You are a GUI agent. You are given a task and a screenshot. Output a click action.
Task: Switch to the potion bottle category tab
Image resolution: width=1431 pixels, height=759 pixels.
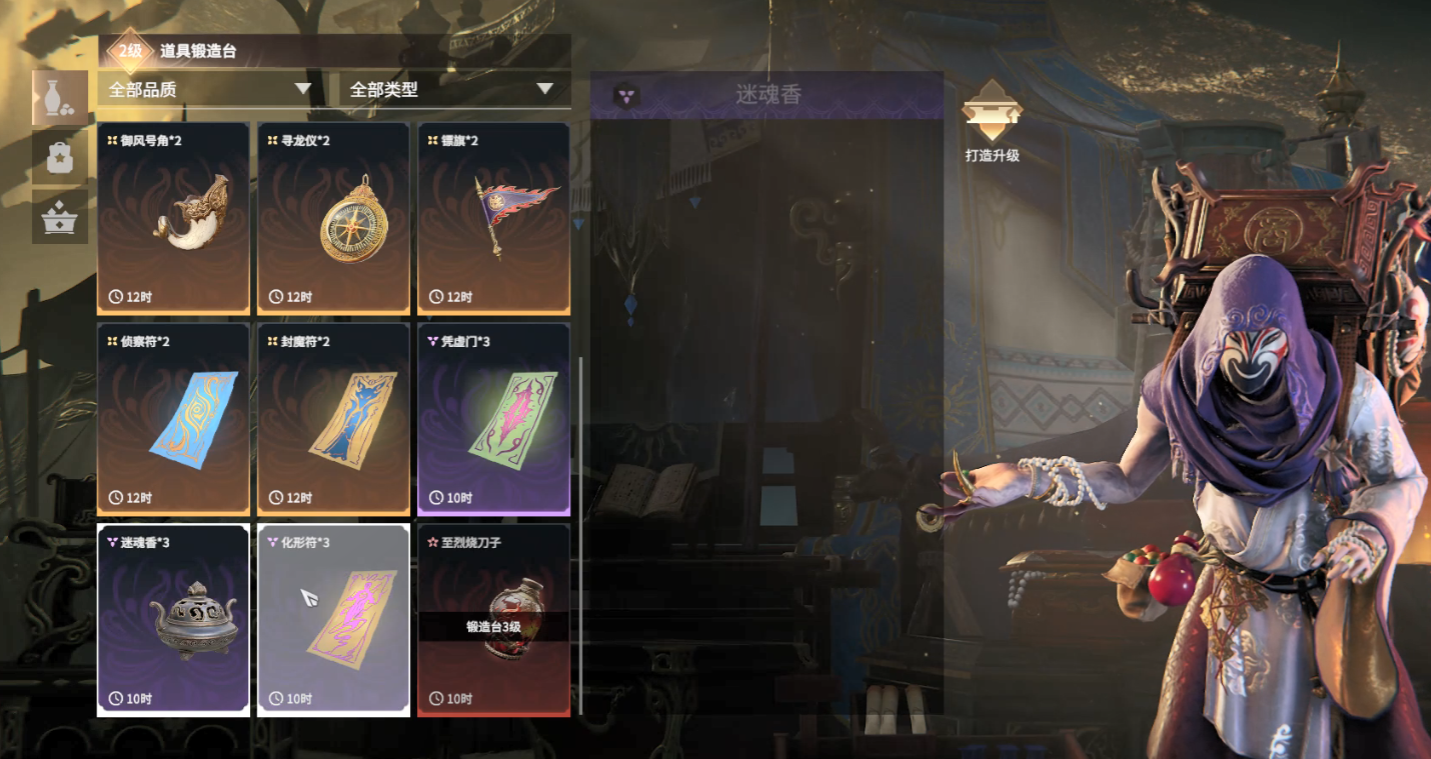[60, 98]
